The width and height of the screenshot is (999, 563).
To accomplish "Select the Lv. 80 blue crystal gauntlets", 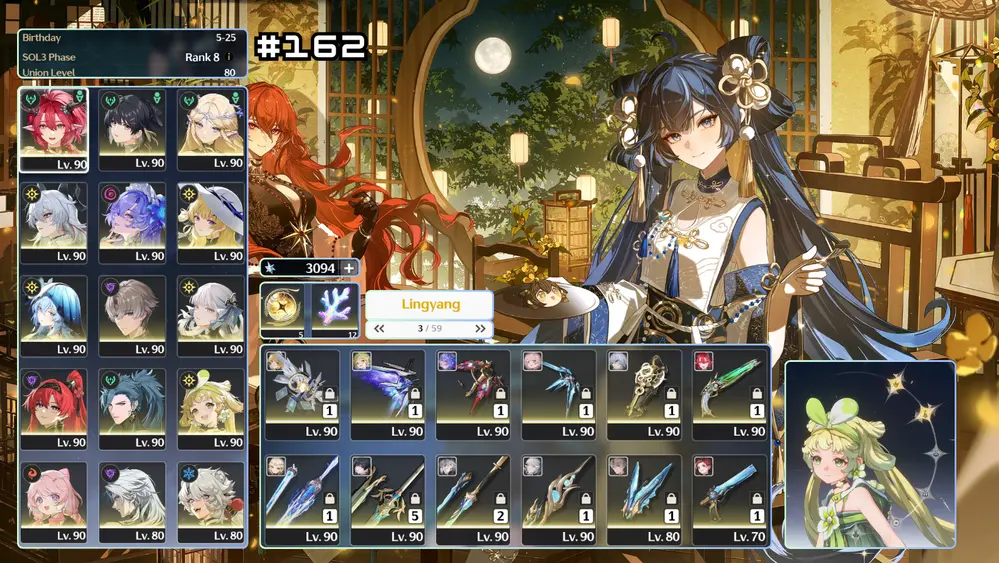I will [645, 499].
